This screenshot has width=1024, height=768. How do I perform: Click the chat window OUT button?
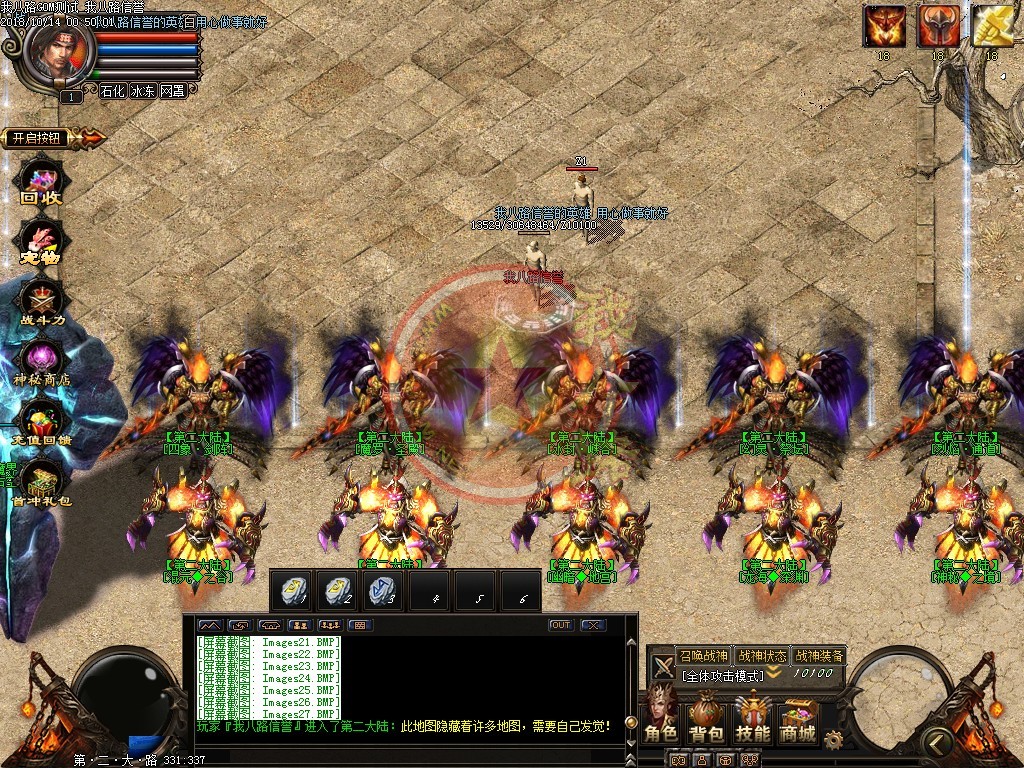561,625
